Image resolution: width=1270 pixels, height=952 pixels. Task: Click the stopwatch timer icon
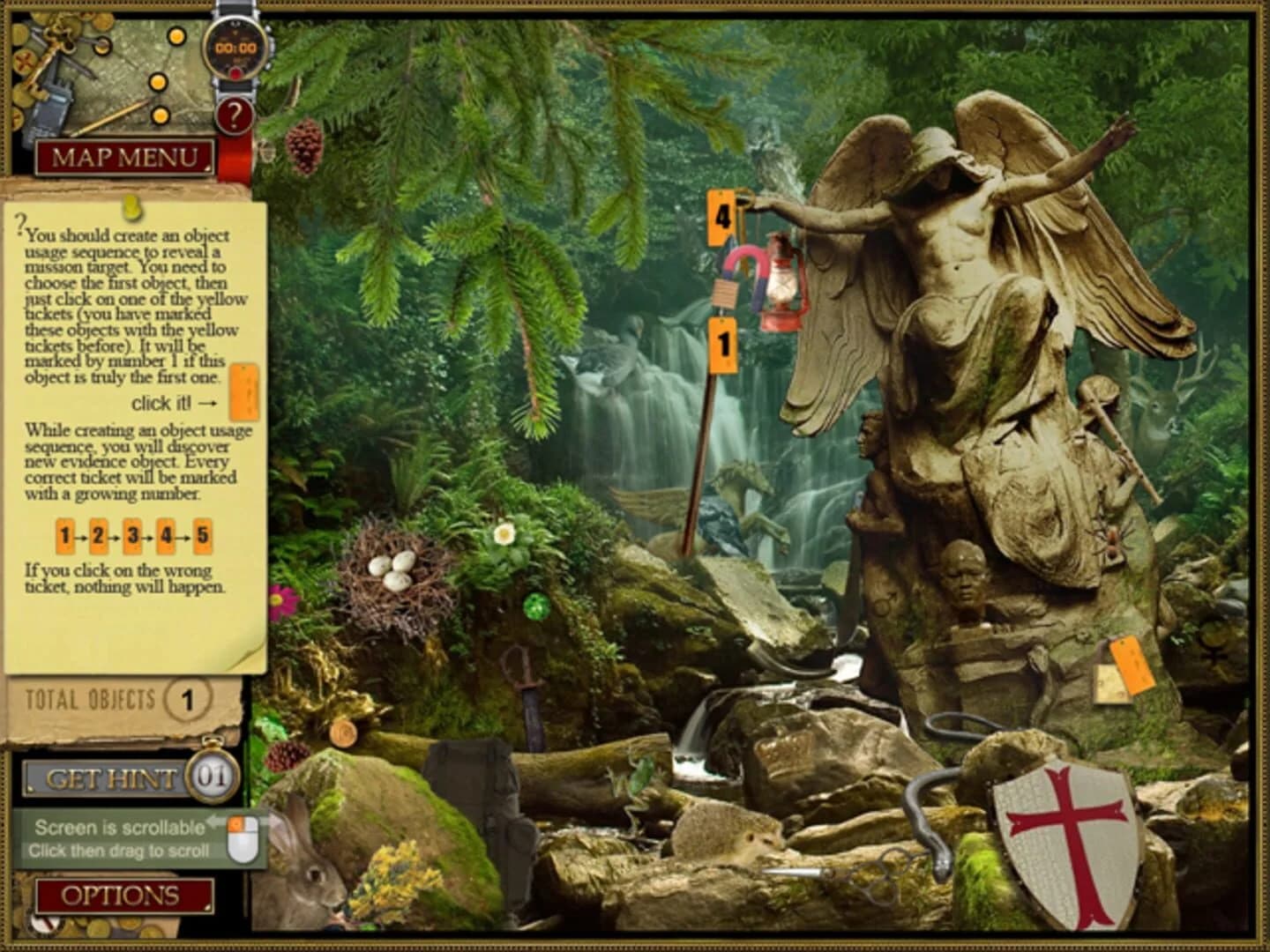tap(235, 50)
